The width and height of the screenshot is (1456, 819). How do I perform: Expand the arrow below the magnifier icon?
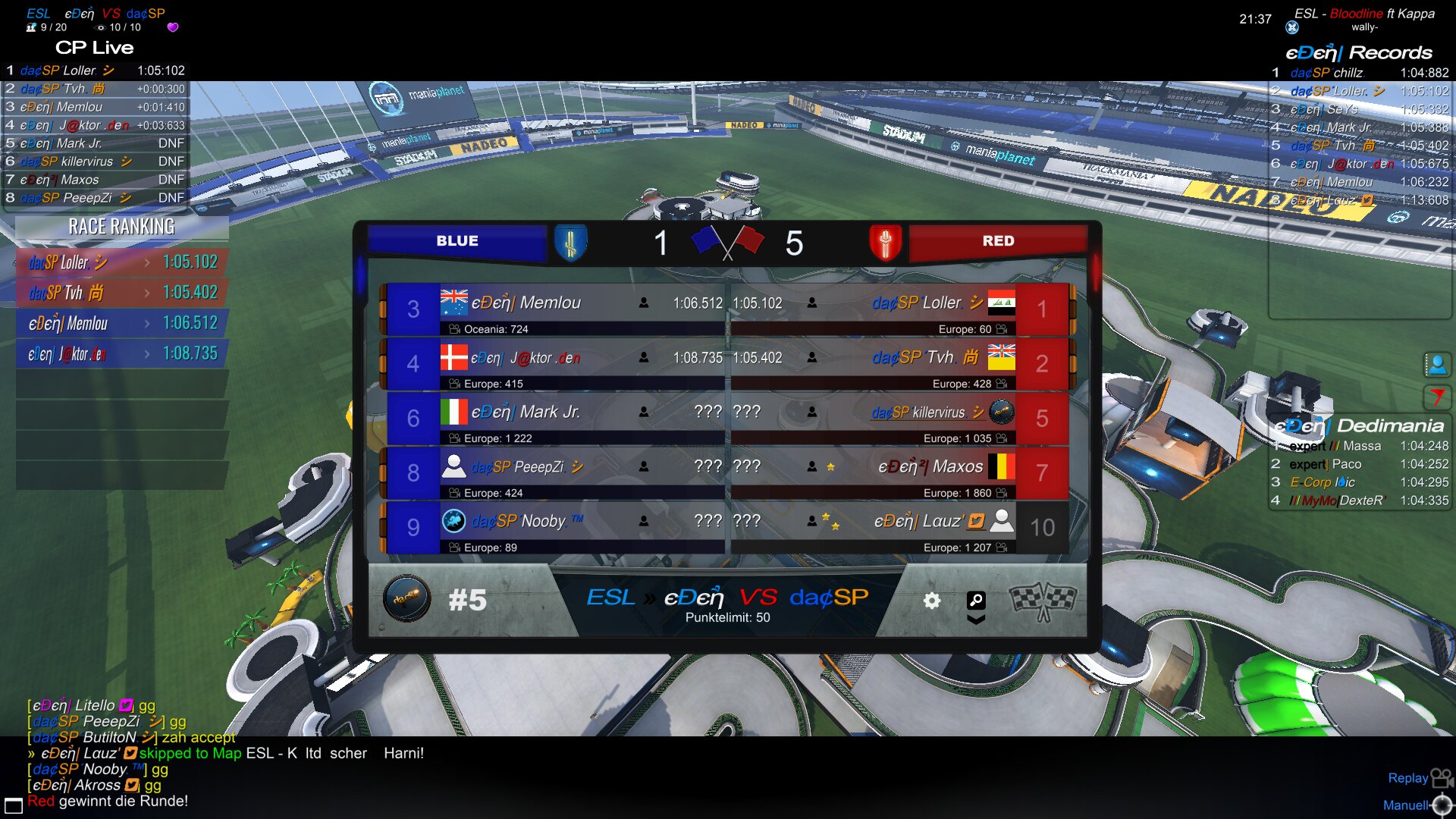976,620
